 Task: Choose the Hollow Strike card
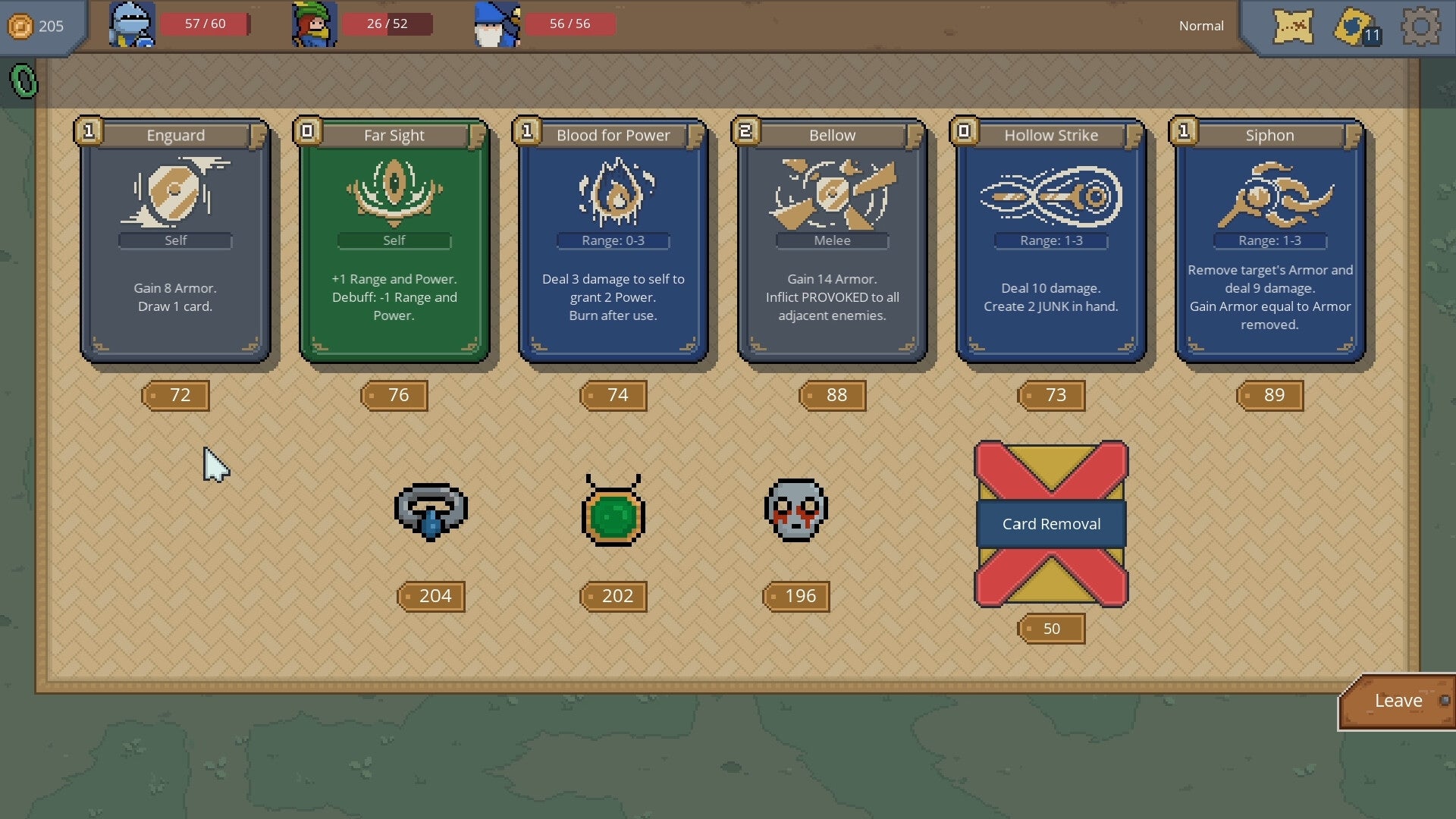[1050, 239]
